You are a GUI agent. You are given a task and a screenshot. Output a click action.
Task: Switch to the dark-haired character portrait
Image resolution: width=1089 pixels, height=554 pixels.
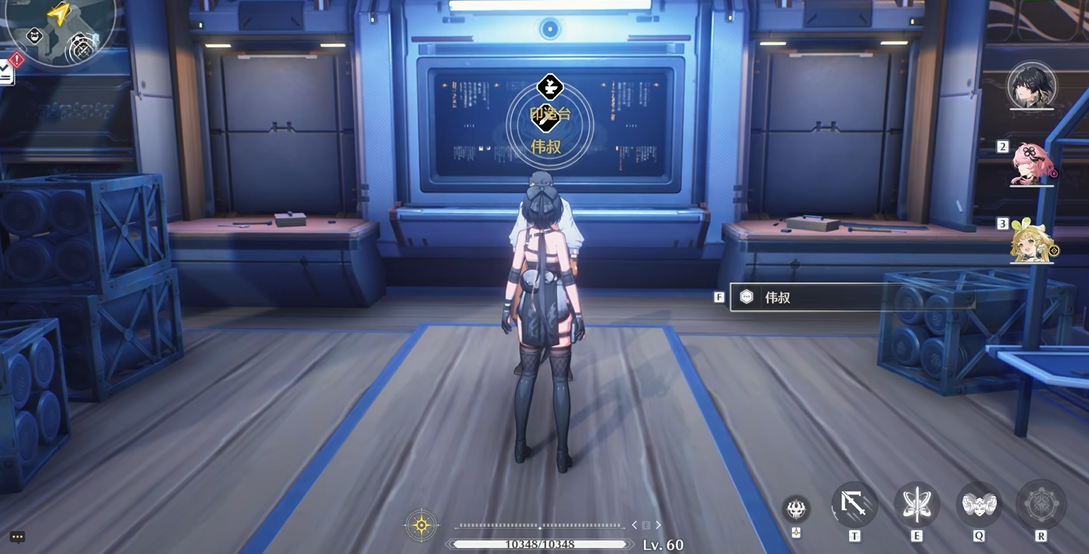1032,87
